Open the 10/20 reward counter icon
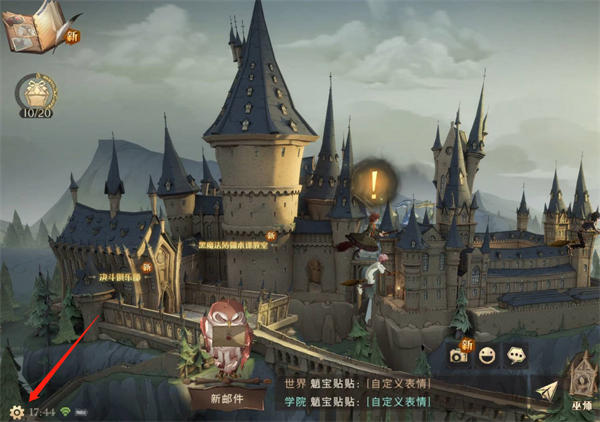This screenshot has height=422, width=600. tap(35, 95)
